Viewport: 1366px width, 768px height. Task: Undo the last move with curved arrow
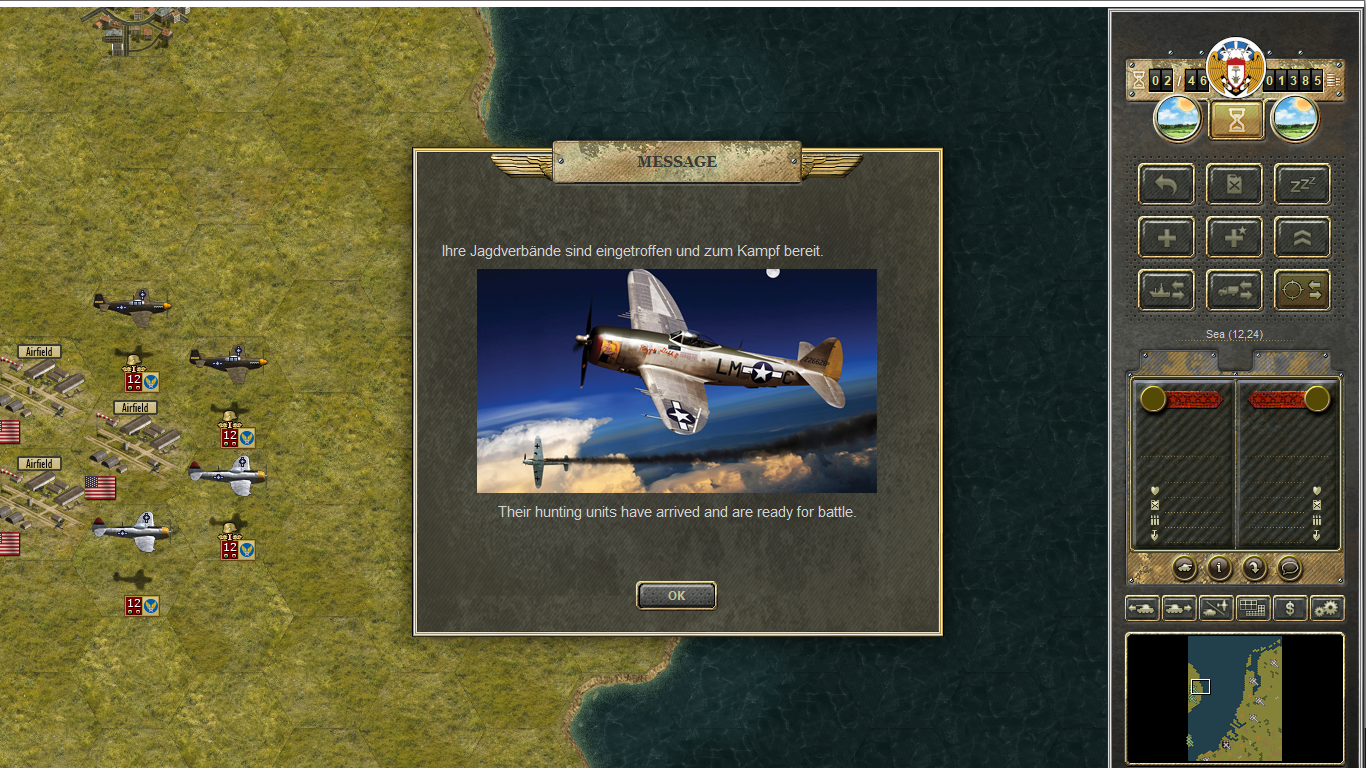pyautogui.click(x=1166, y=185)
